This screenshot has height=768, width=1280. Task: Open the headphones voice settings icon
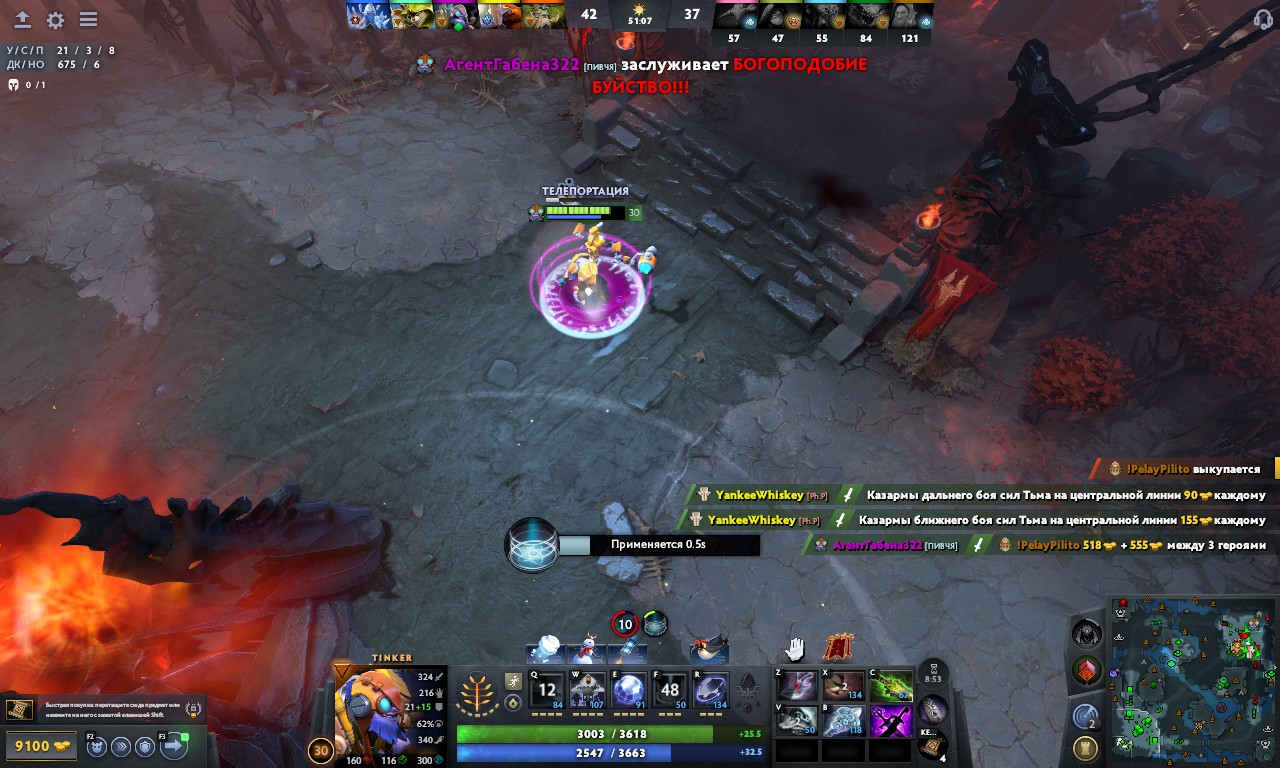[x=1263, y=20]
